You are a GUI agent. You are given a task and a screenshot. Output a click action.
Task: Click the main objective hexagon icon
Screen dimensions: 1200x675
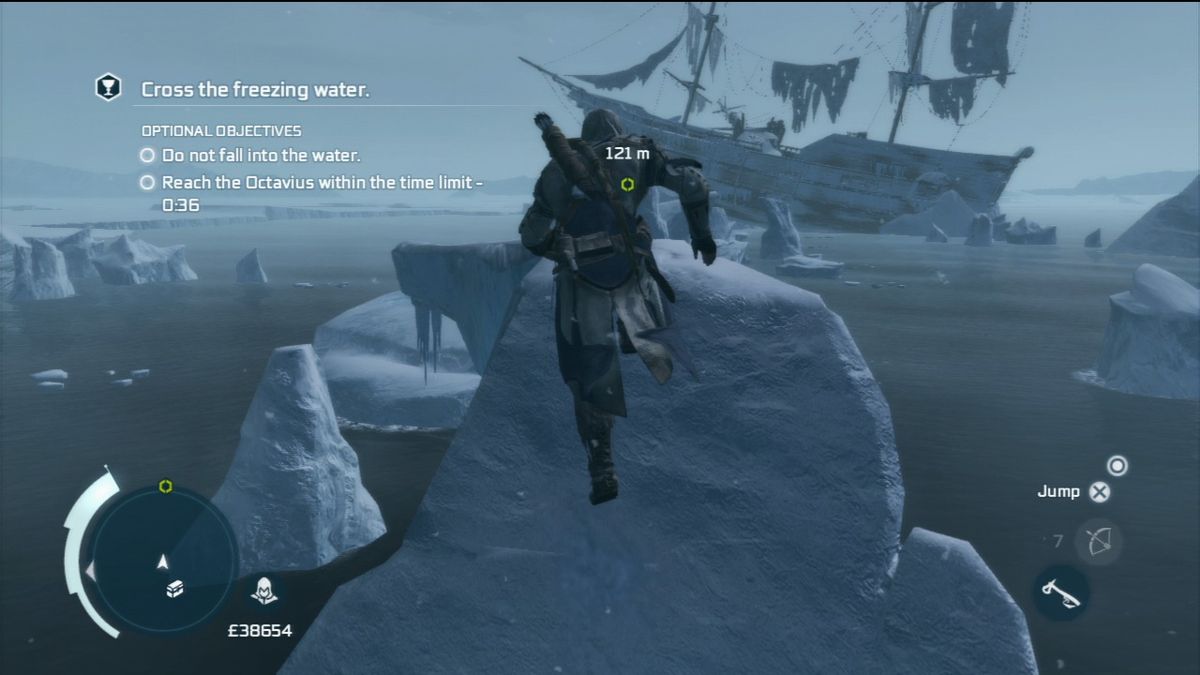coord(107,88)
